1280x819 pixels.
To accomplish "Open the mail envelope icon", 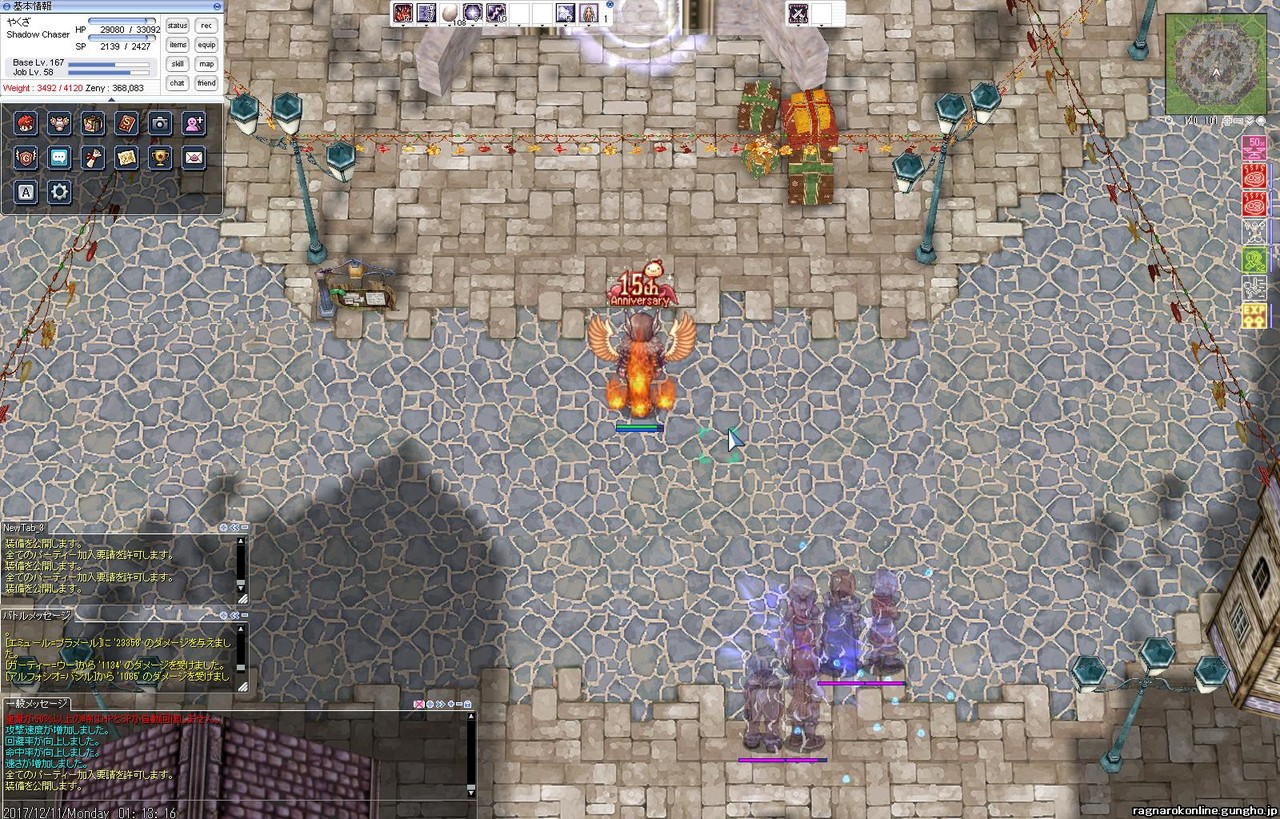I will [193, 157].
